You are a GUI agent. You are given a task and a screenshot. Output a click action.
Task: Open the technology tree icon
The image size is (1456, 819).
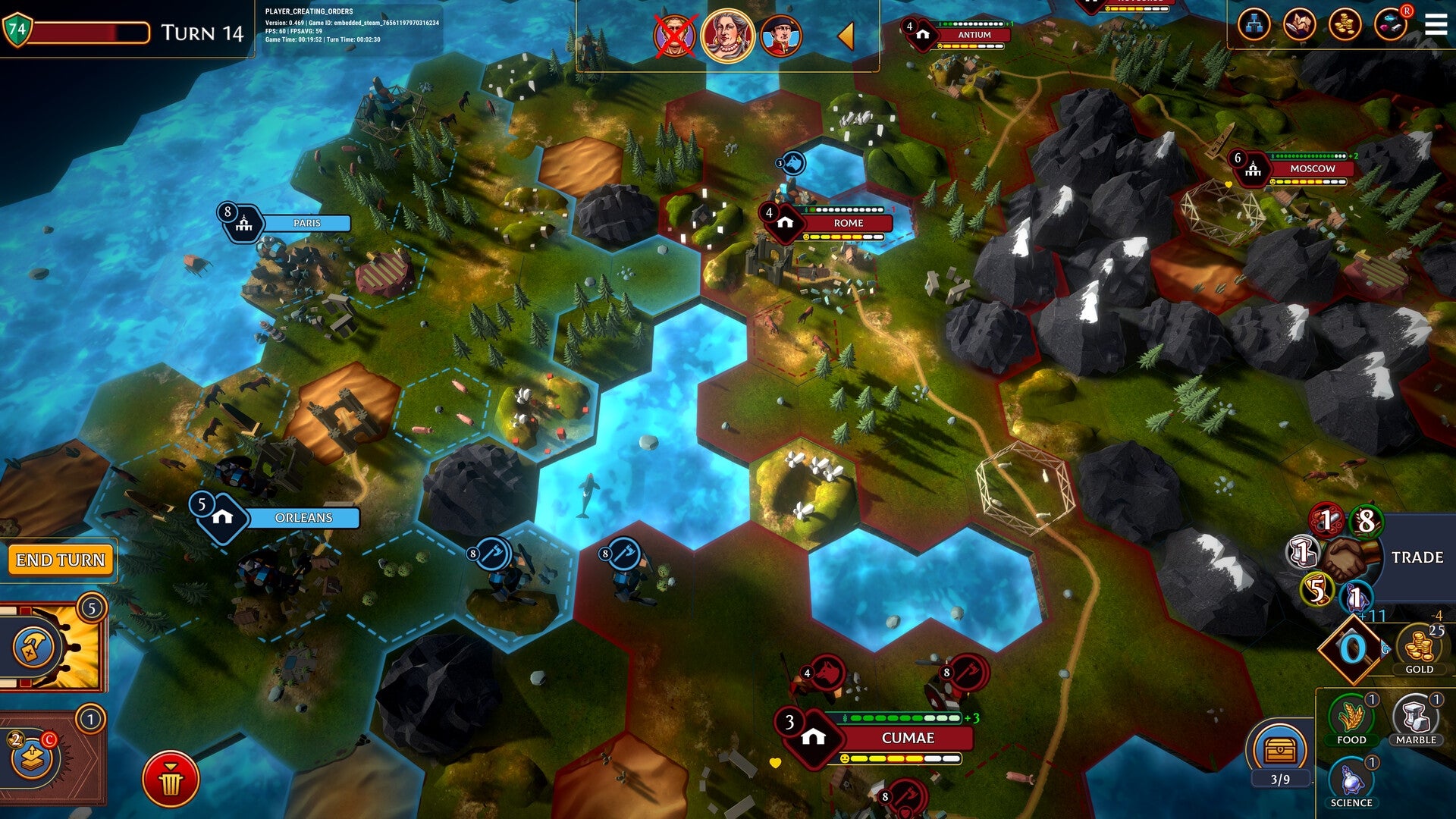pos(1254,23)
